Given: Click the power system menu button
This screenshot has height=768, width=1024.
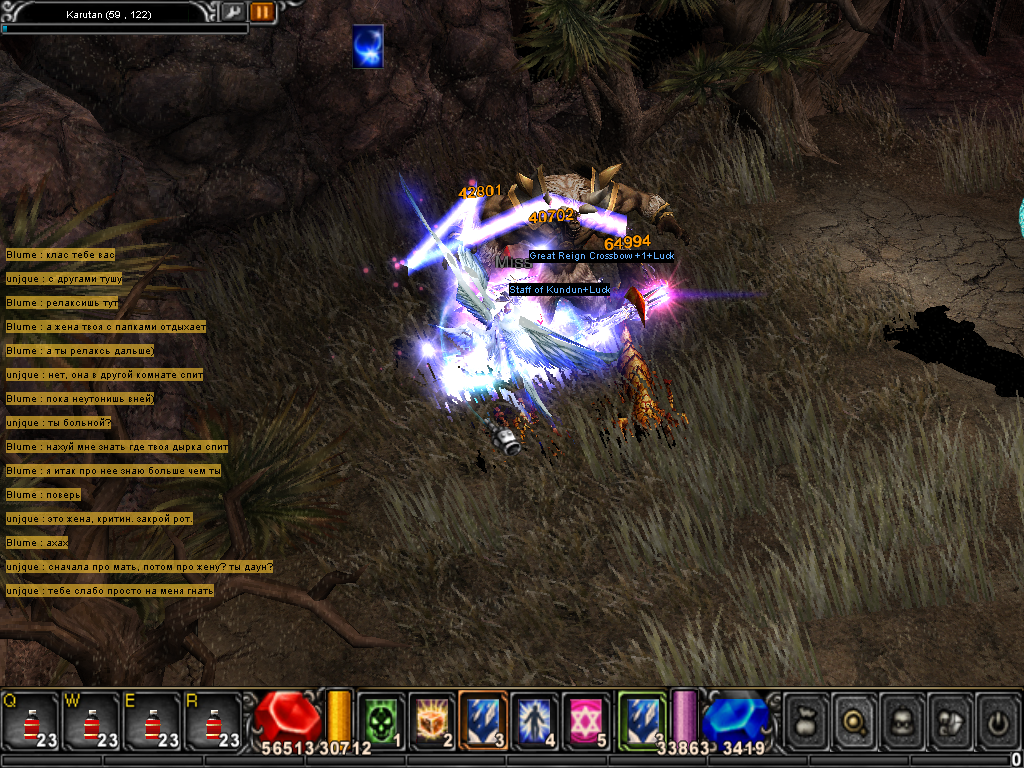Looking at the screenshot, I should pyautogui.click(x=999, y=720).
